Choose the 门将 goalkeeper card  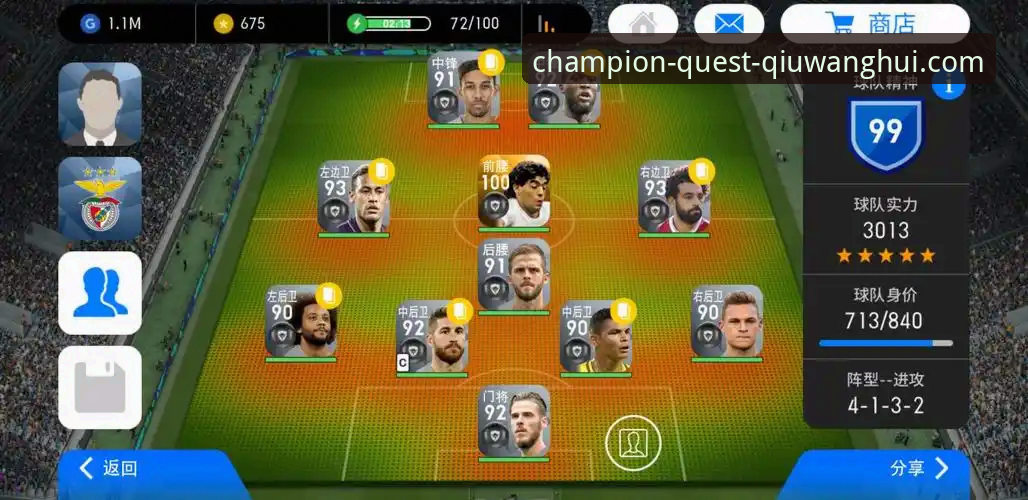pos(514,421)
